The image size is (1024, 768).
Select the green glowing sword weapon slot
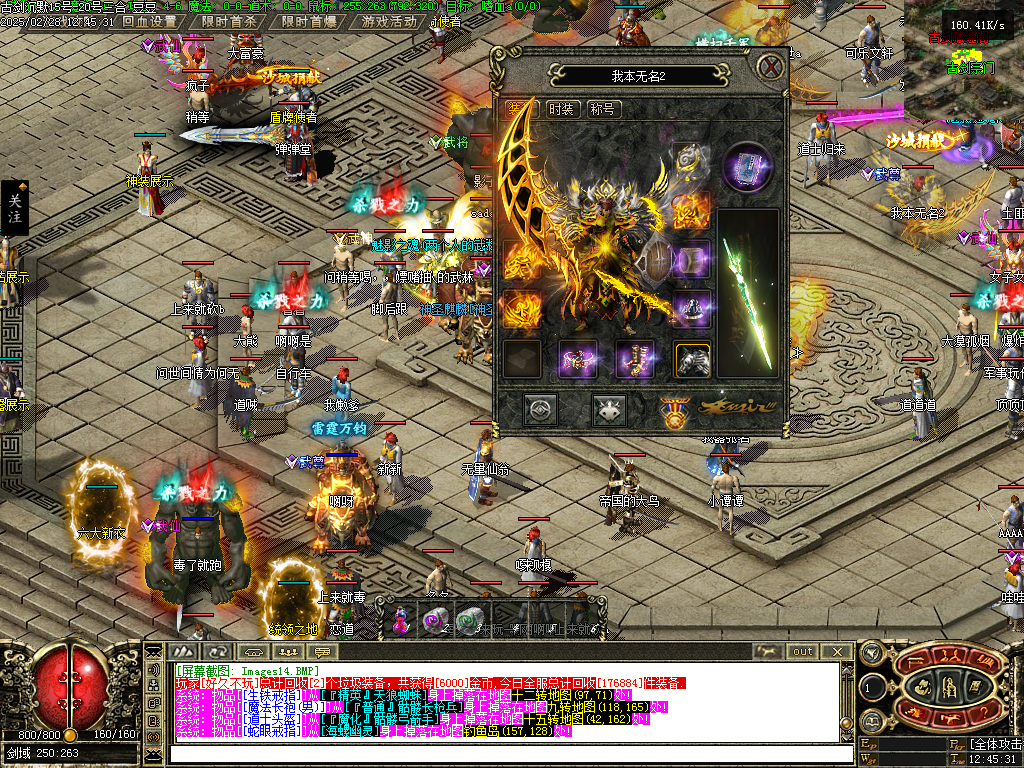(x=748, y=294)
